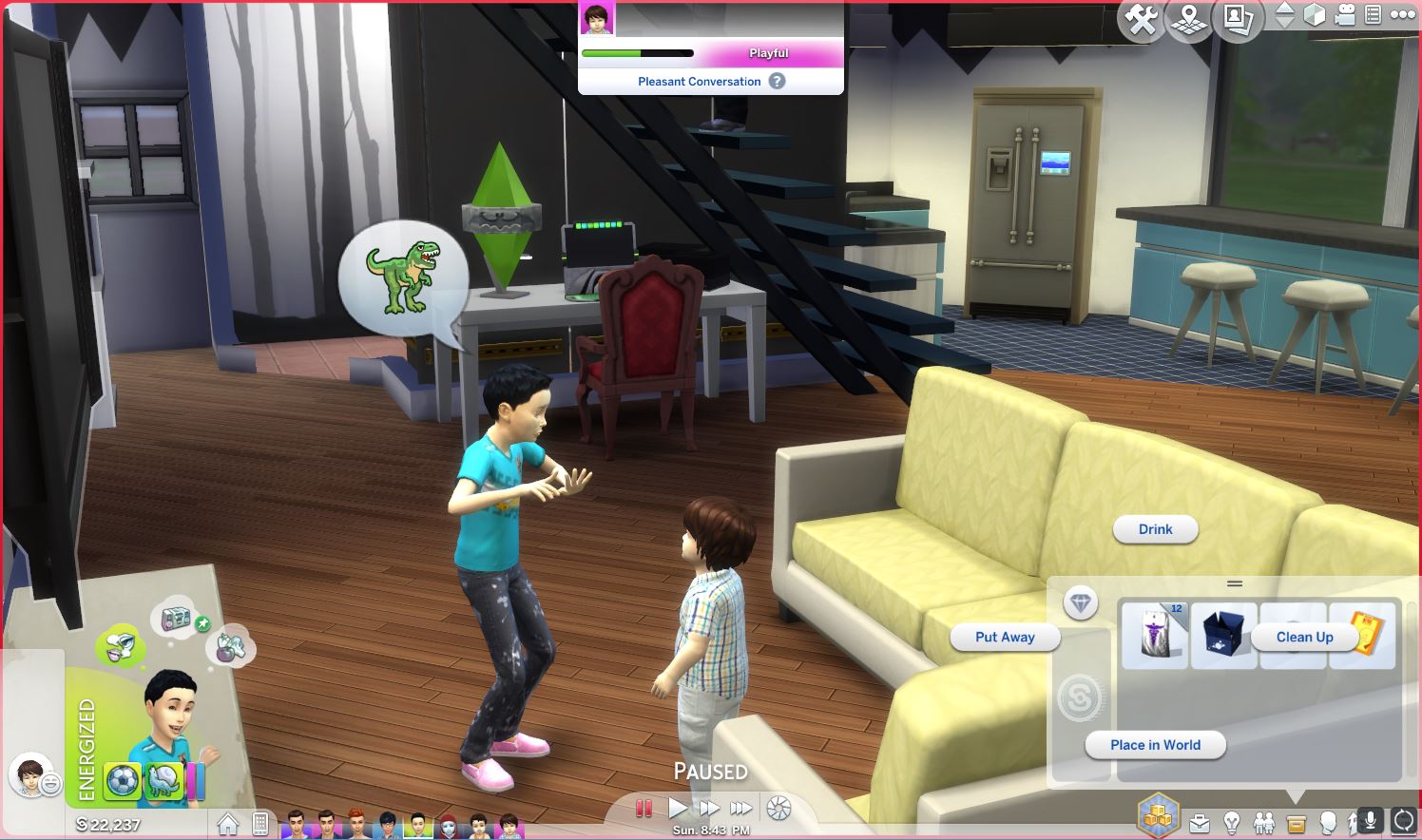Open the Manage Worlds map pin icon
1422x840 pixels.
(1190, 18)
